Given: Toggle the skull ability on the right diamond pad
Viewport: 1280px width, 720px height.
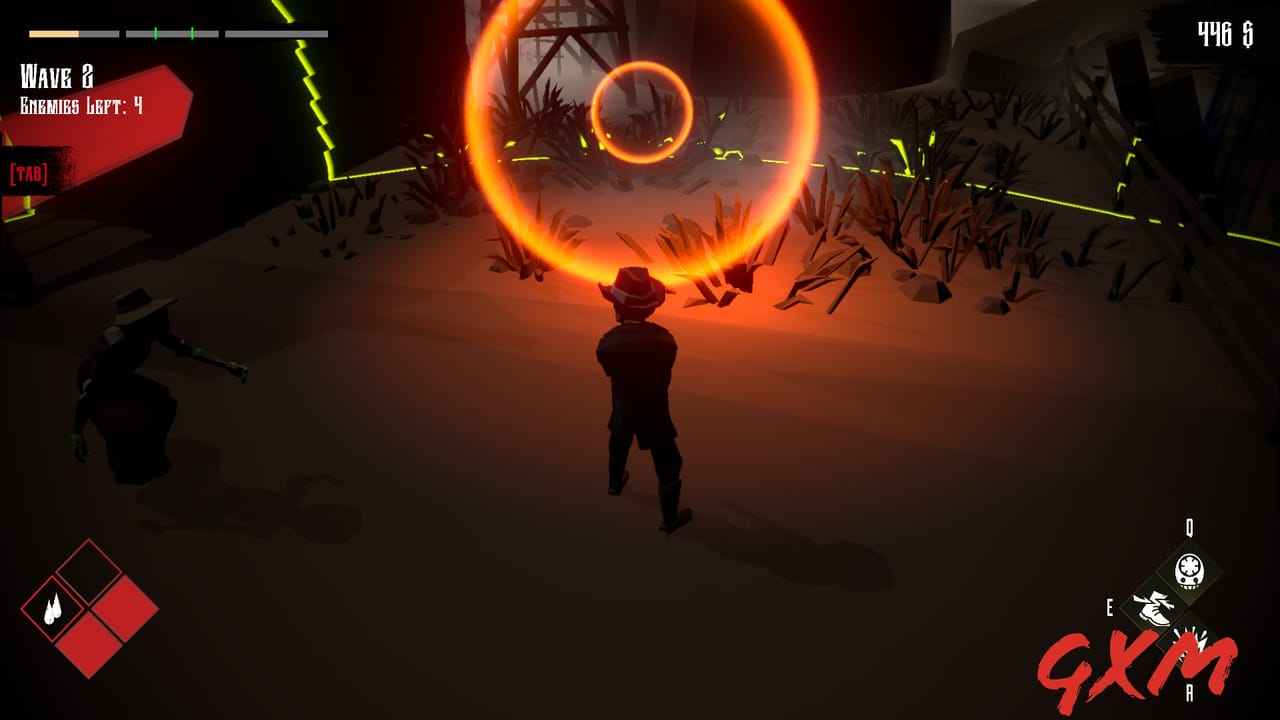Looking at the screenshot, I should (x=1188, y=571).
